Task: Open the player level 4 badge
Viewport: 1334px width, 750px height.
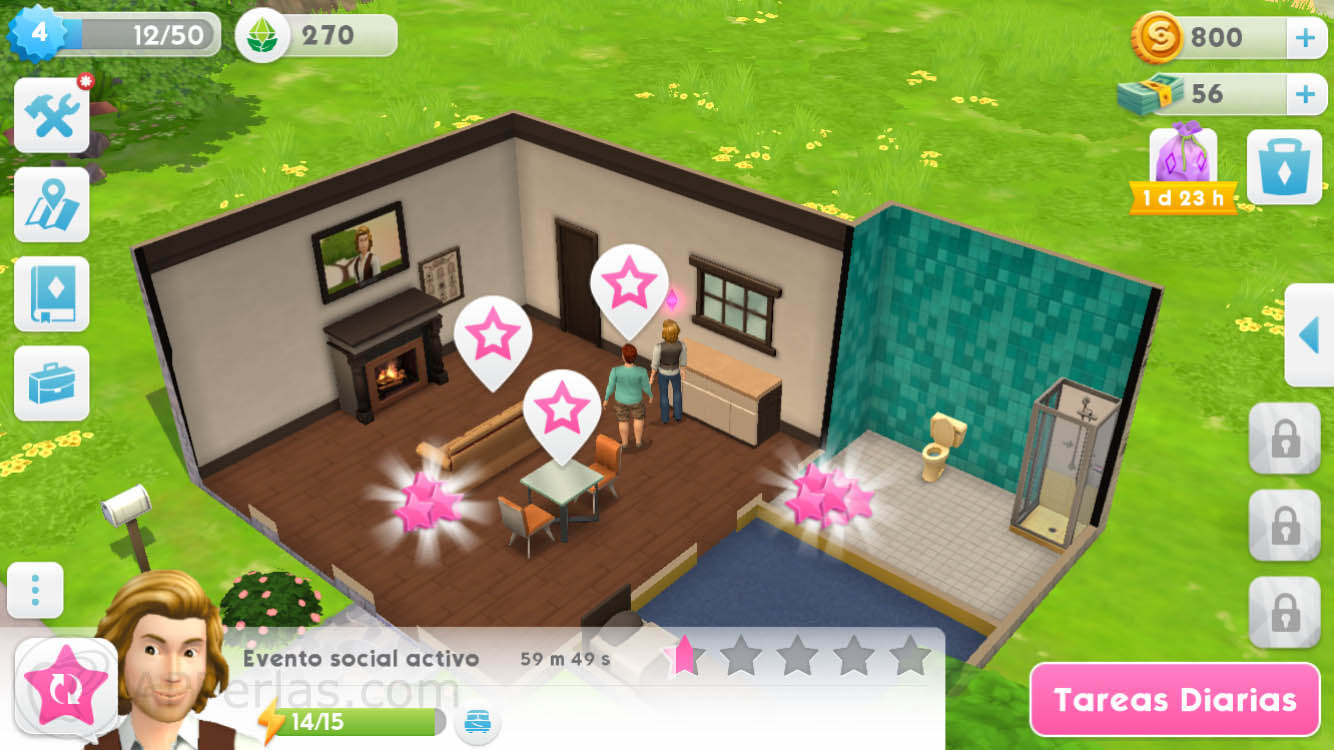Action: 38,34
